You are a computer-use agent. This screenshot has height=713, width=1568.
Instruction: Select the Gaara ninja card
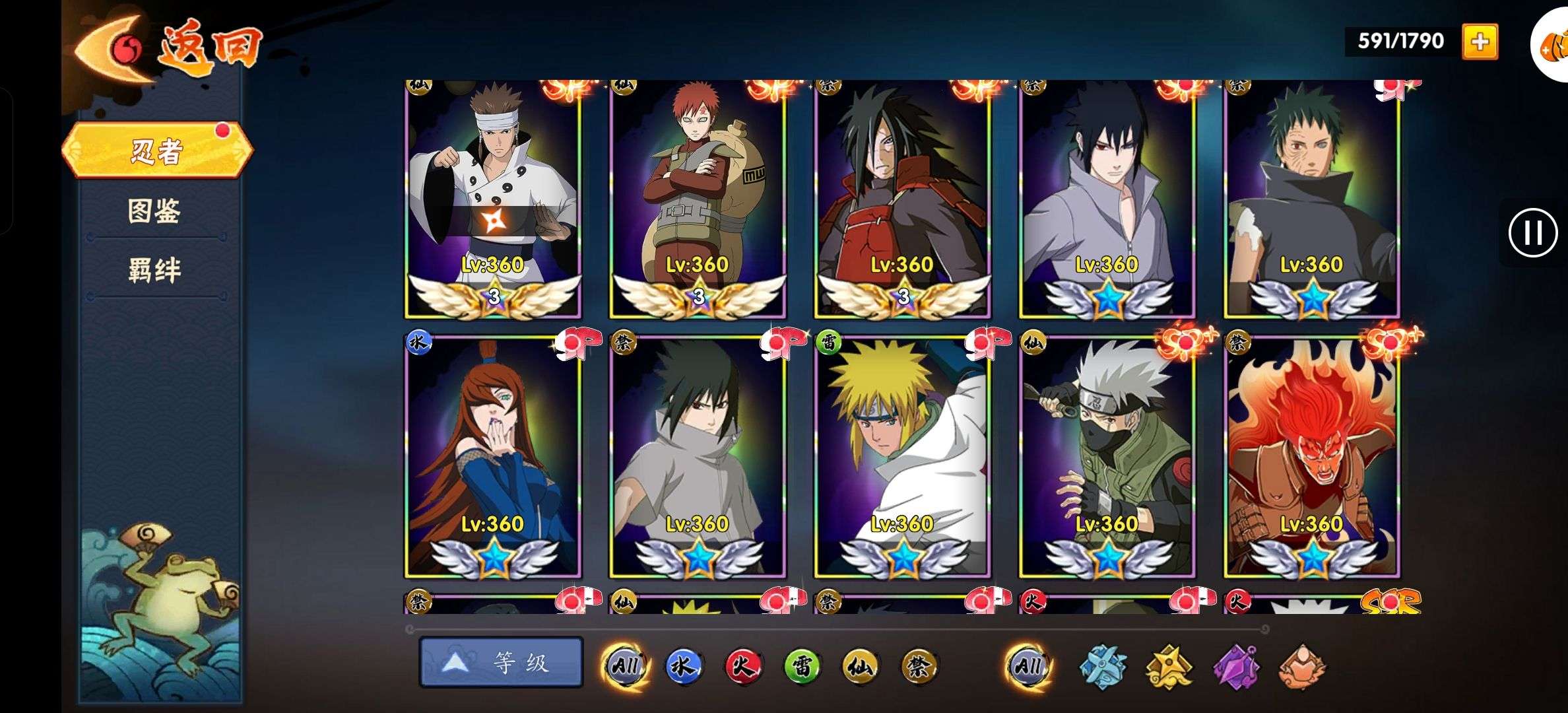click(697, 198)
